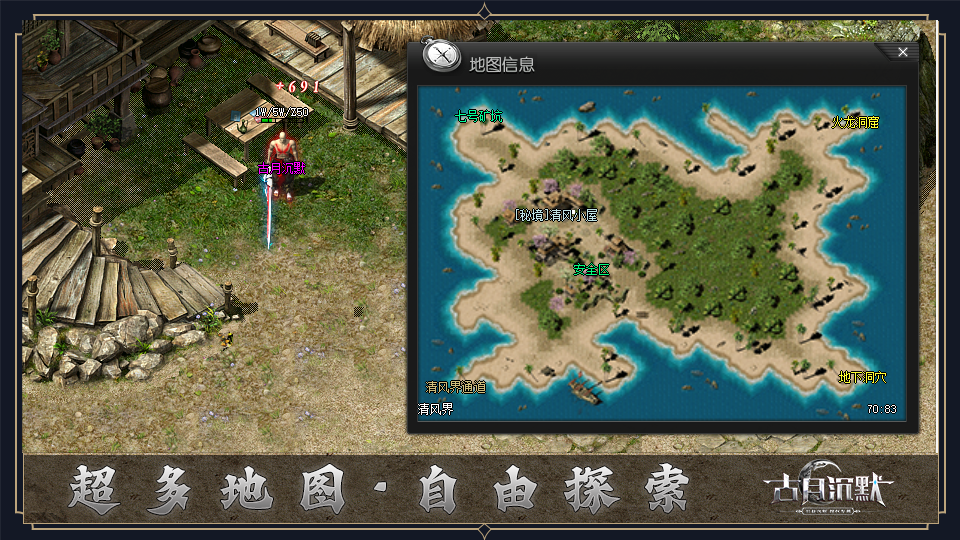Choose the 地下洞穴 map location
The width and height of the screenshot is (960, 540).
862,378
